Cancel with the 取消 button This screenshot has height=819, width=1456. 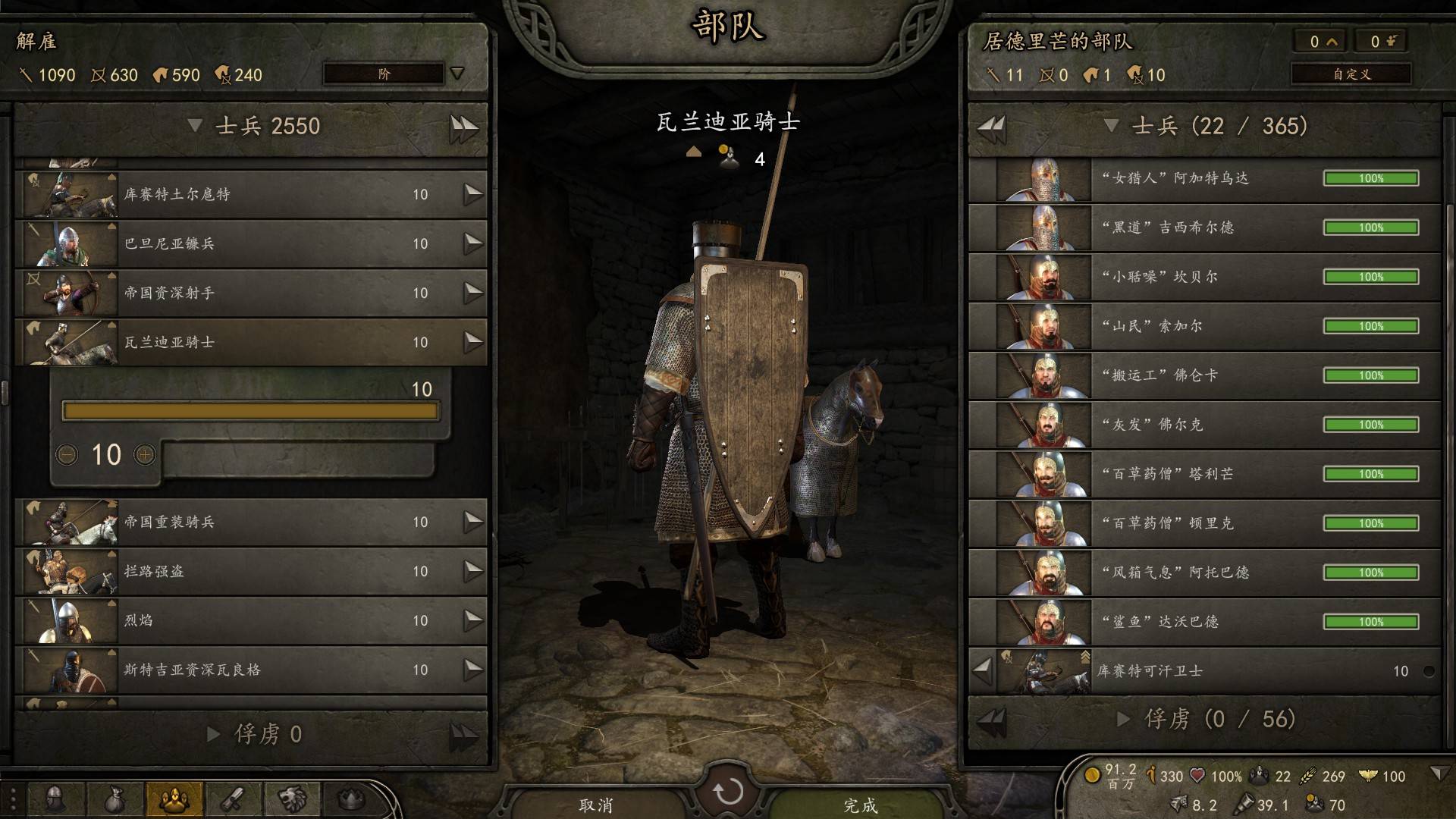point(595,805)
